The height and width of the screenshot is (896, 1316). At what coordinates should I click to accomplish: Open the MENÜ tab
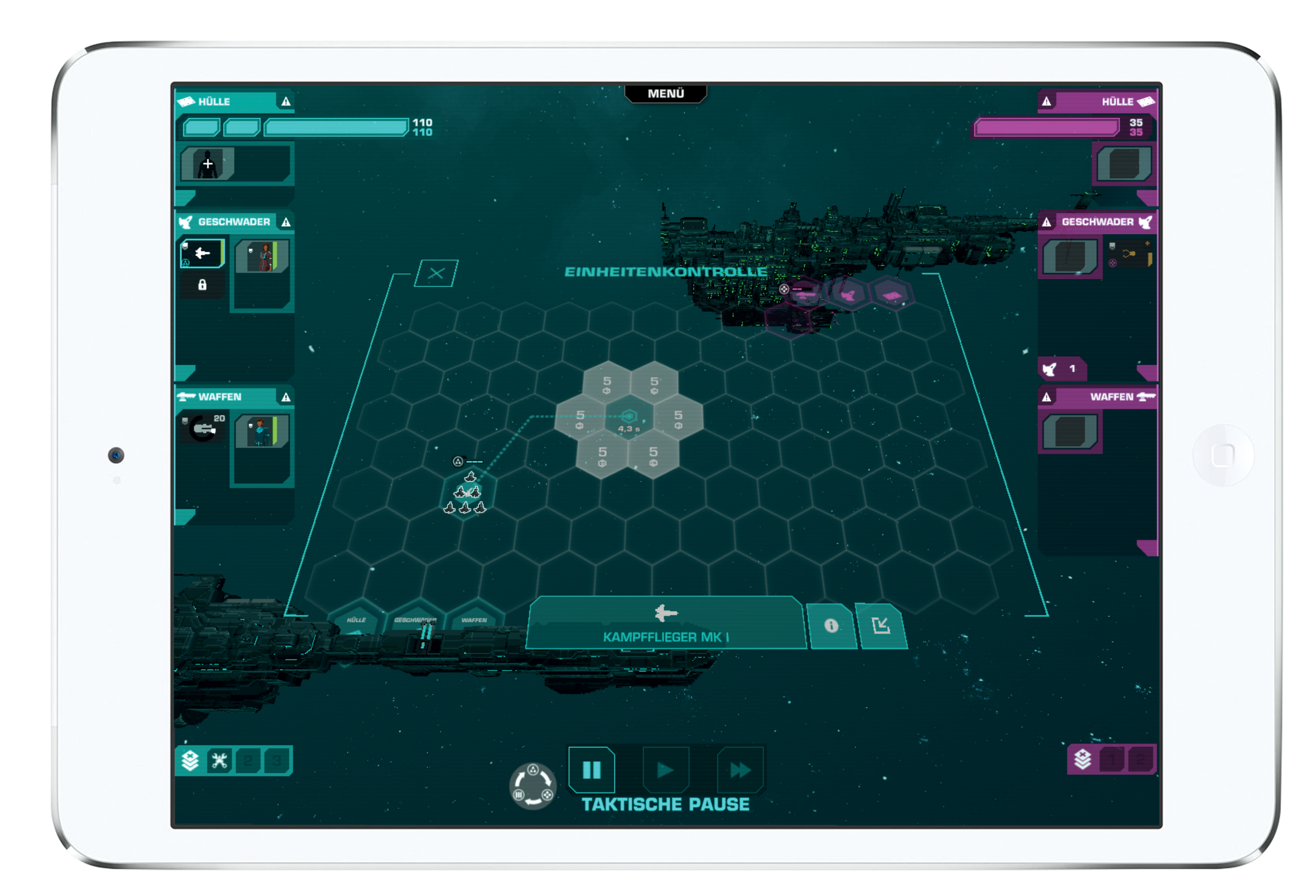(x=665, y=93)
